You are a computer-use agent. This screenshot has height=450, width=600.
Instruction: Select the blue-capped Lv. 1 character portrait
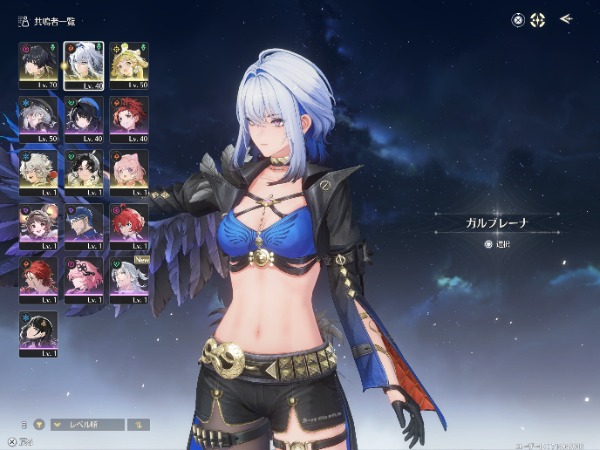[x=84, y=226]
